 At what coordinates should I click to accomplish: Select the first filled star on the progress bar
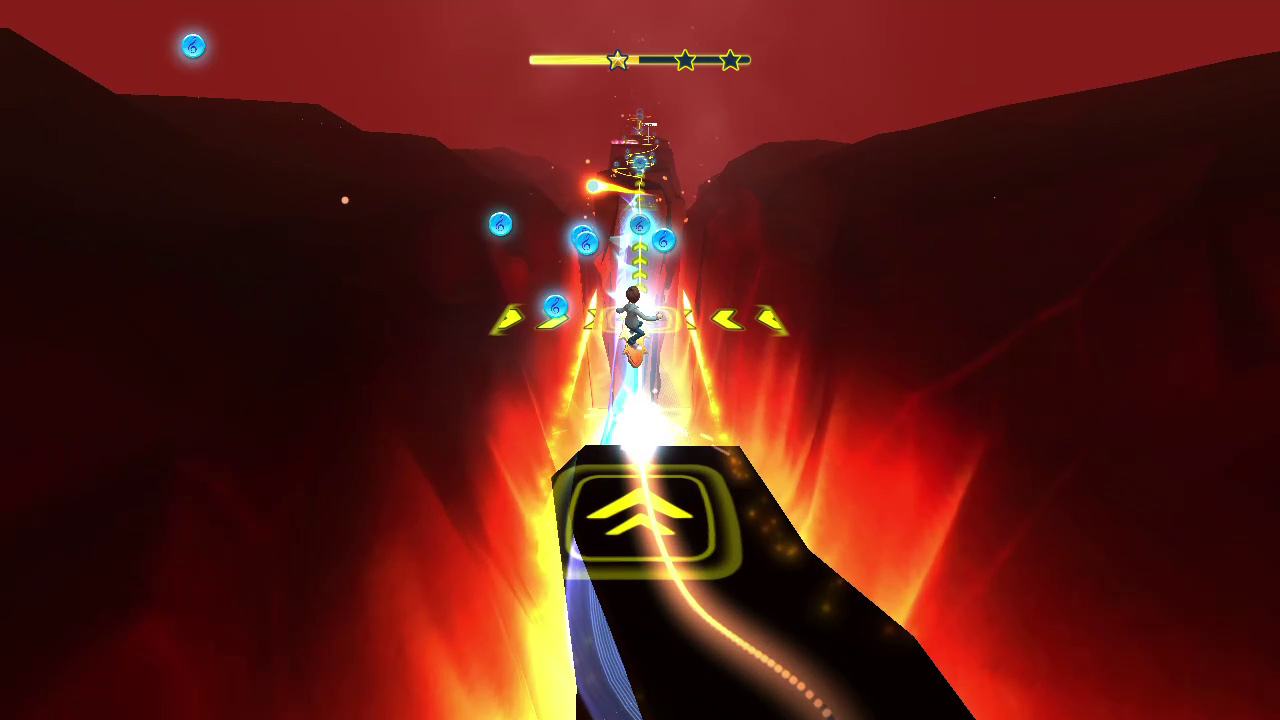617,59
